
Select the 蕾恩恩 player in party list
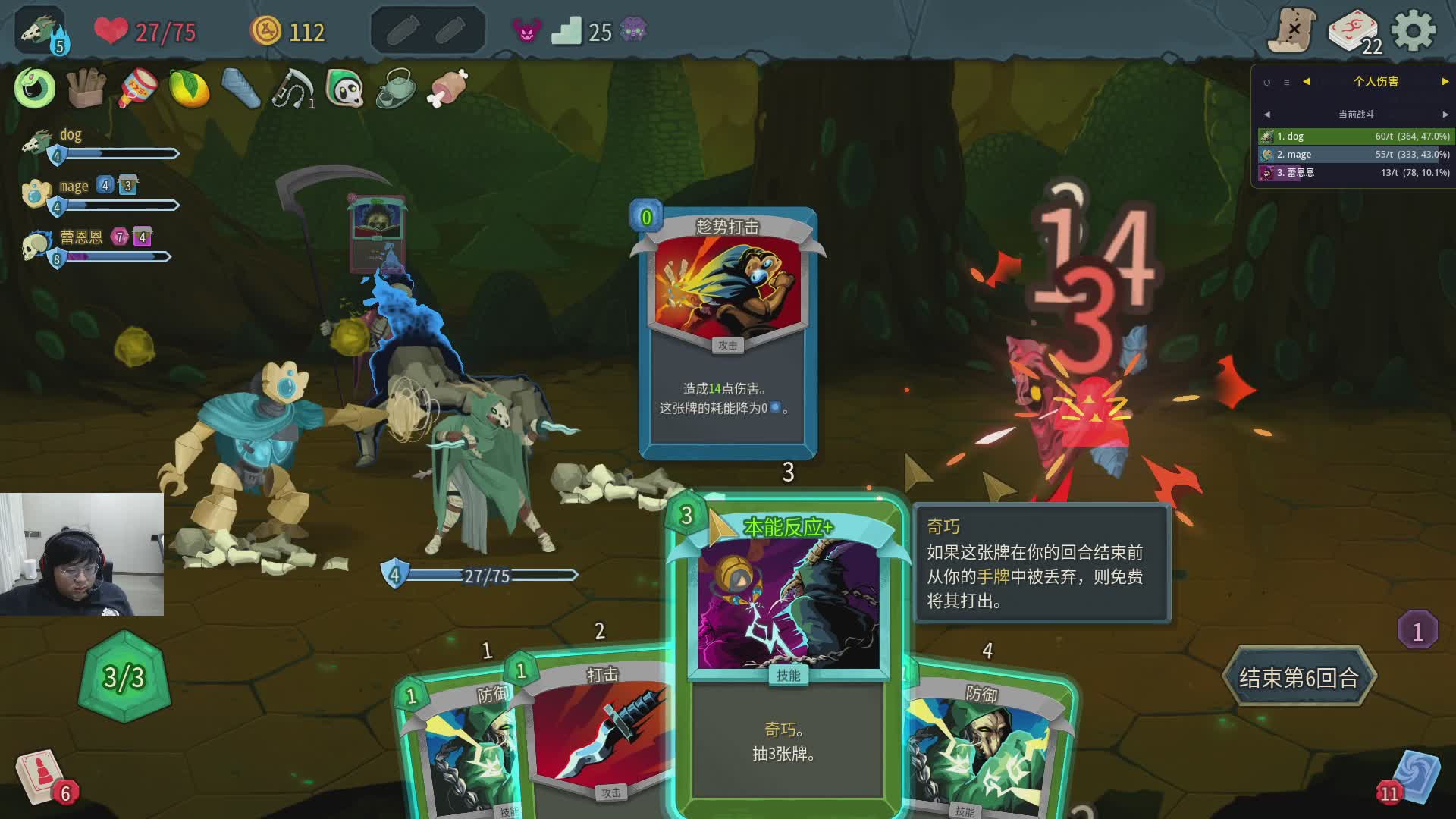pos(81,238)
